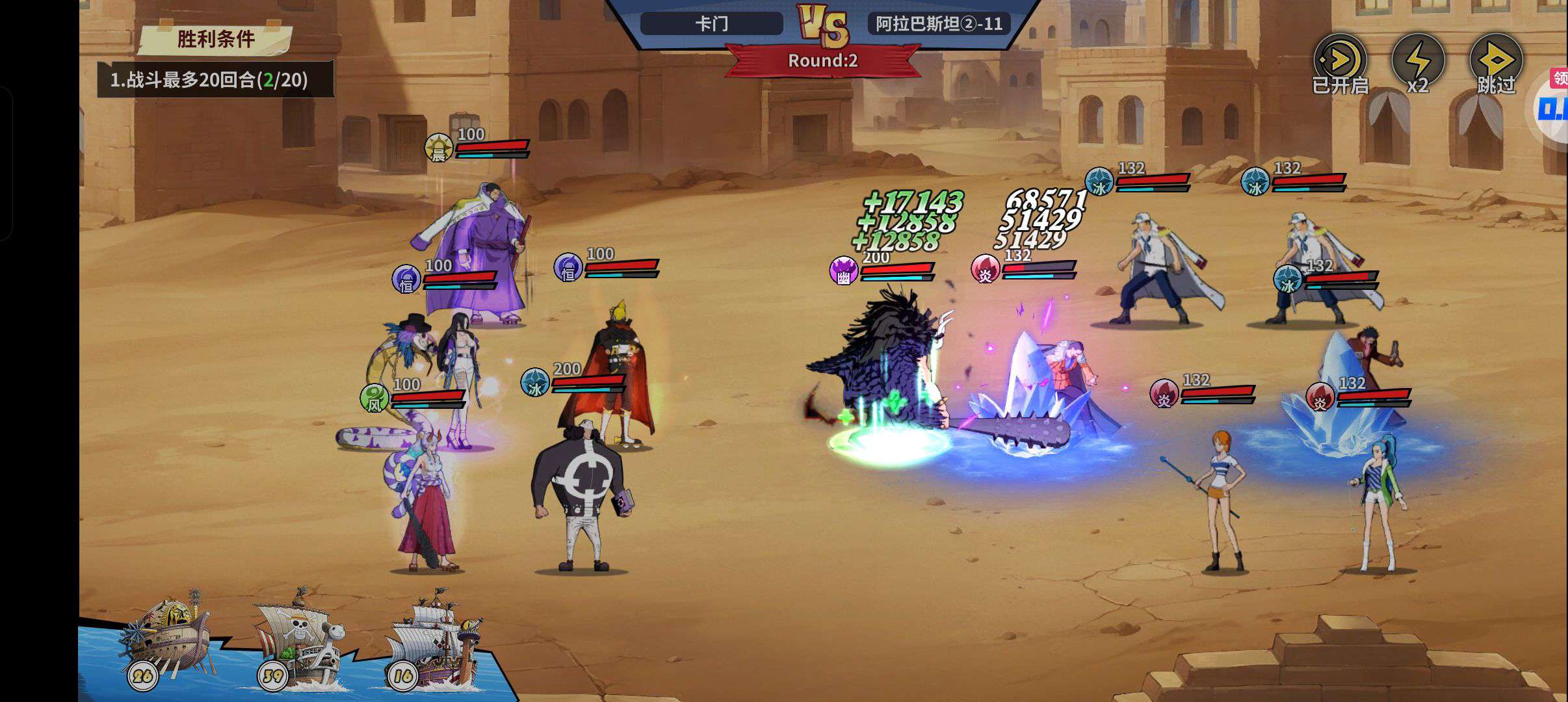Toggle the auto-battle button labeled 已开启

(1340, 64)
